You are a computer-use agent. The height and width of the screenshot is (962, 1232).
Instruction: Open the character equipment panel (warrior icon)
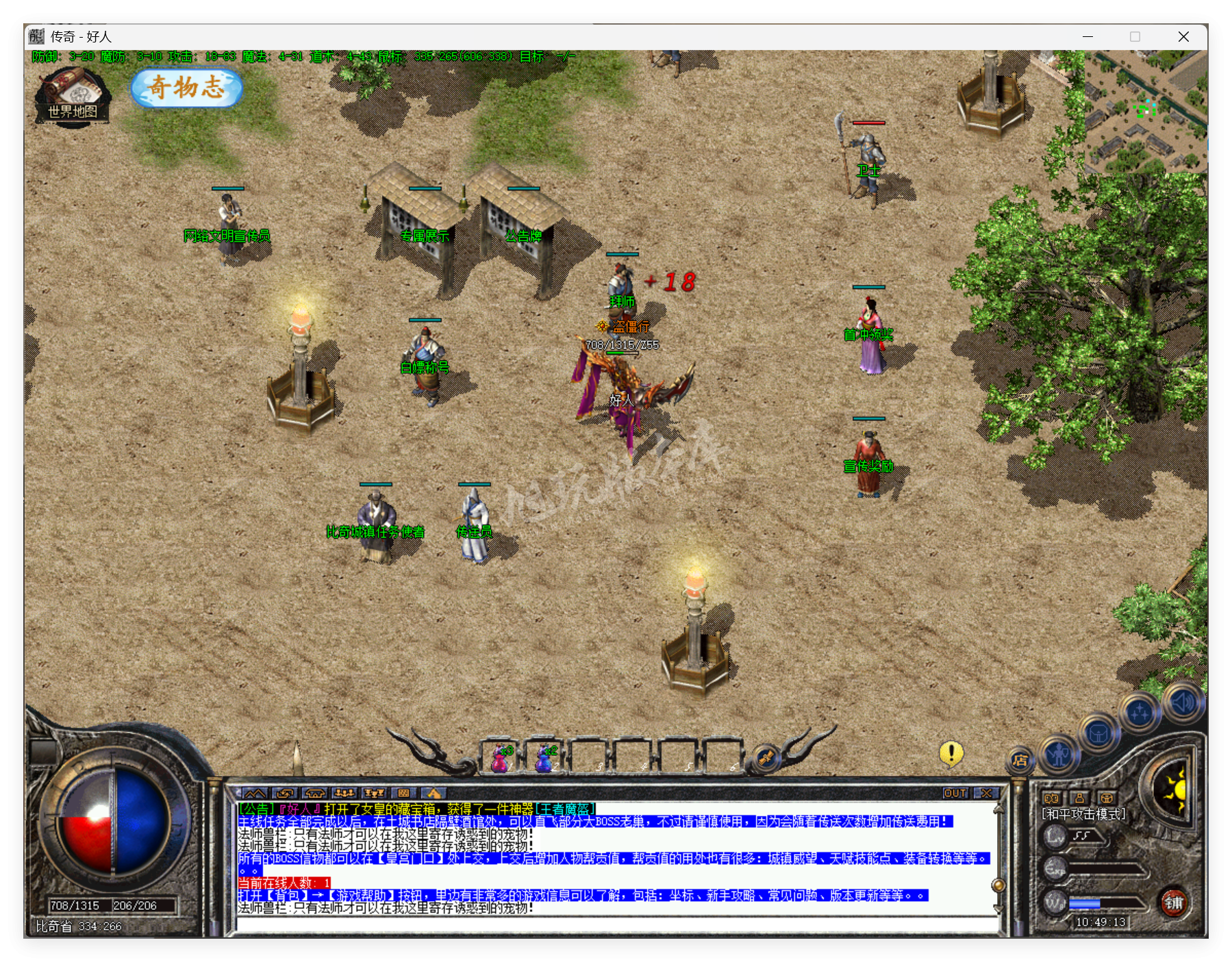1059,755
